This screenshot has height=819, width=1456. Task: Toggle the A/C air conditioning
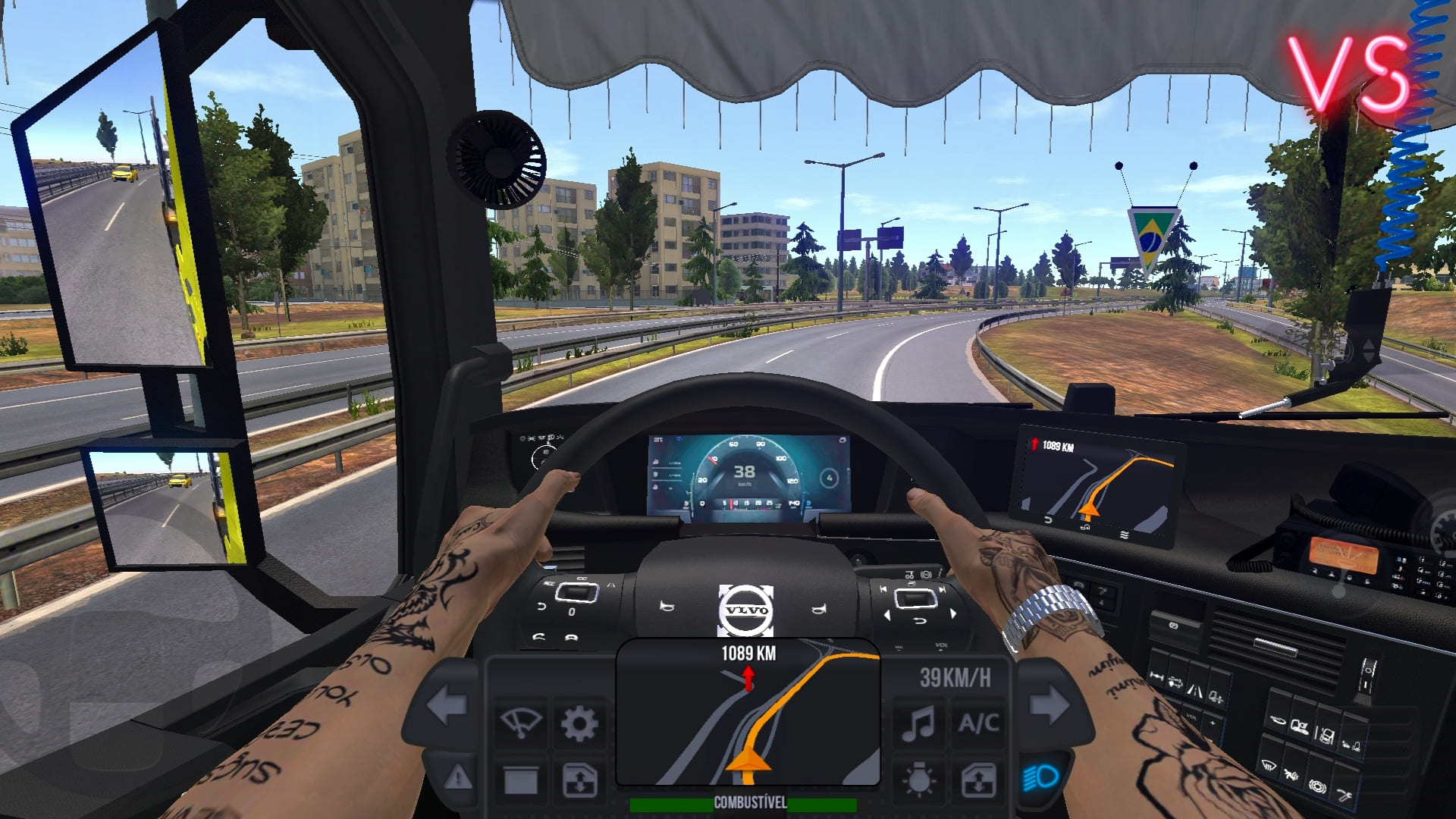pos(978,723)
